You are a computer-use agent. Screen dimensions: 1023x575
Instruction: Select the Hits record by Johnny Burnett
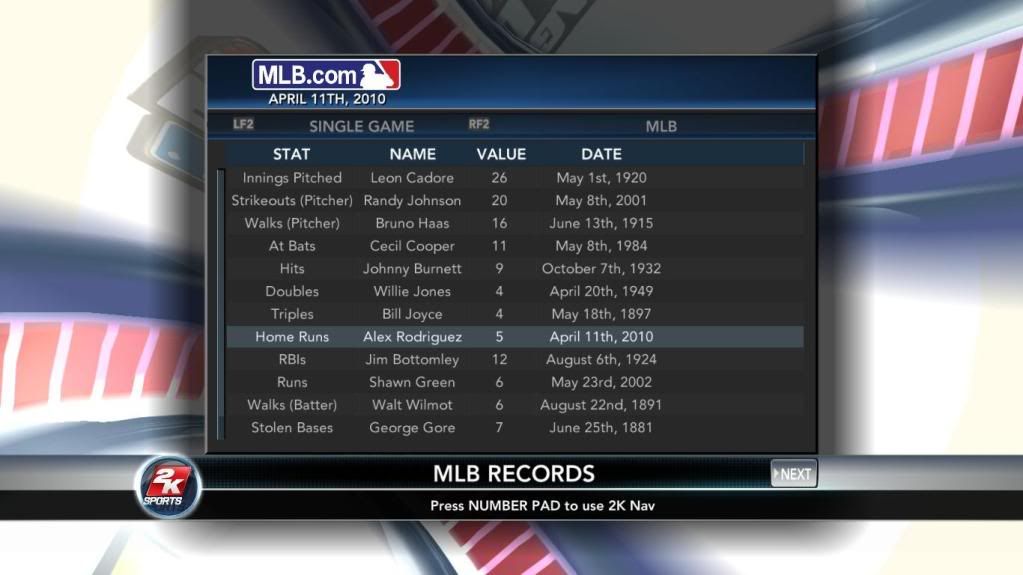(x=514, y=269)
